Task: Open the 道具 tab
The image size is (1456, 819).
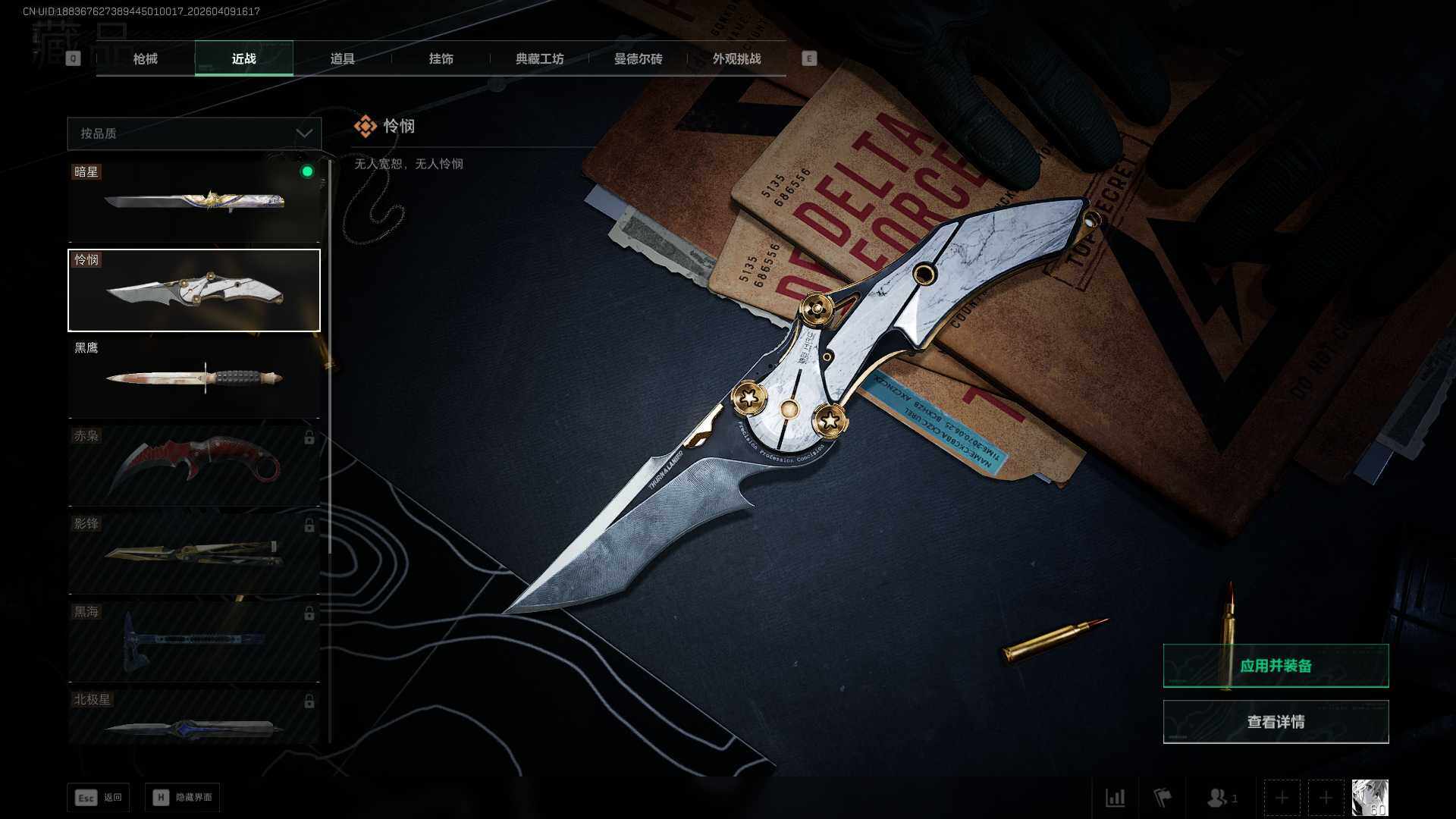Action: pyautogui.click(x=342, y=58)
